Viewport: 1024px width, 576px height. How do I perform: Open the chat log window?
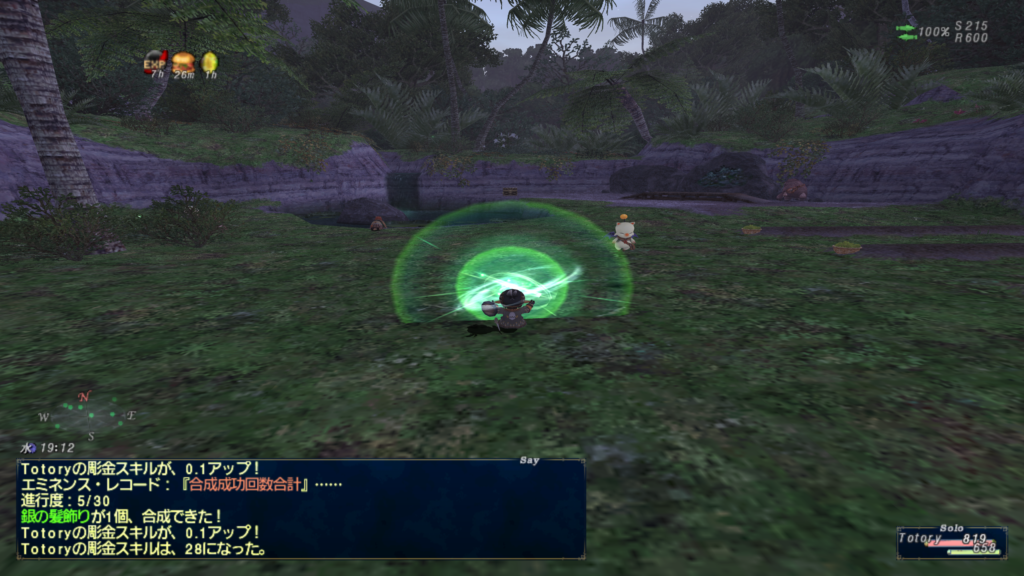(x=300, y=508)
